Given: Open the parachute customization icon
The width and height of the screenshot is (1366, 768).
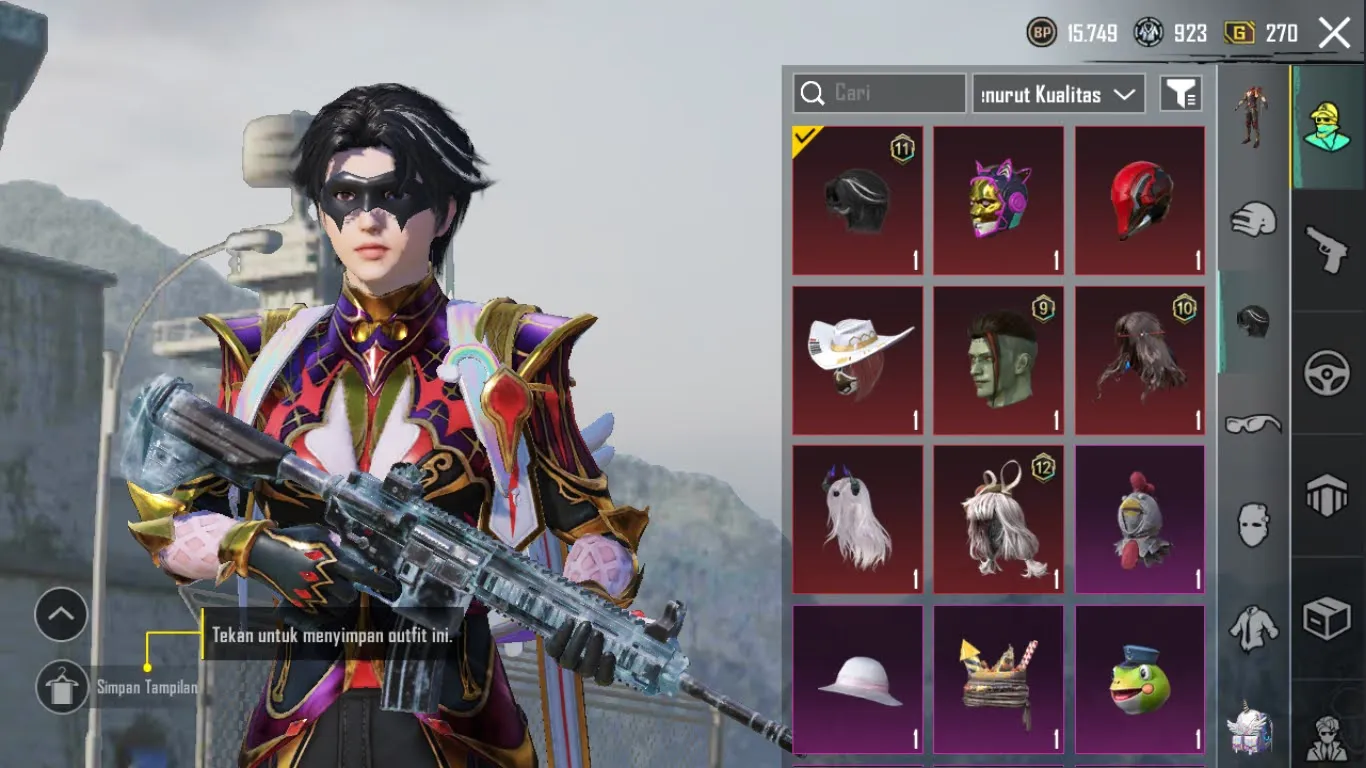Looking at the screenshot, I should coord(1328,494).
